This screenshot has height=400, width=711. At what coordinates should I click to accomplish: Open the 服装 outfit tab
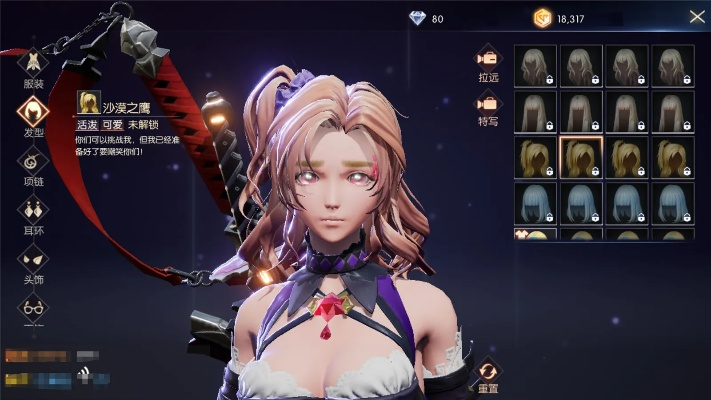pyautogui.click(x=33, y=65)
